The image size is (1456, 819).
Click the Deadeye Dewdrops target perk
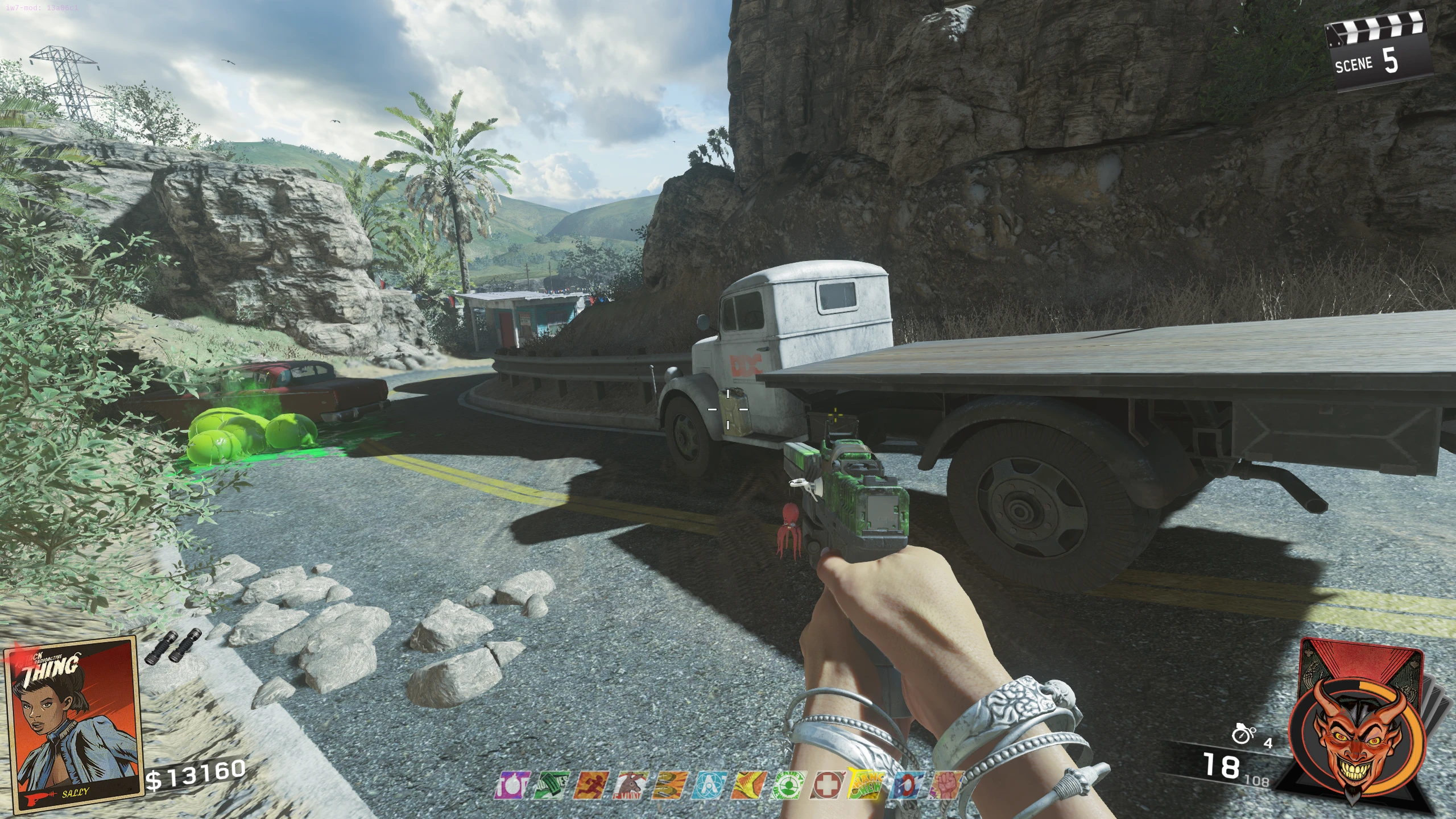pos(787,785)
